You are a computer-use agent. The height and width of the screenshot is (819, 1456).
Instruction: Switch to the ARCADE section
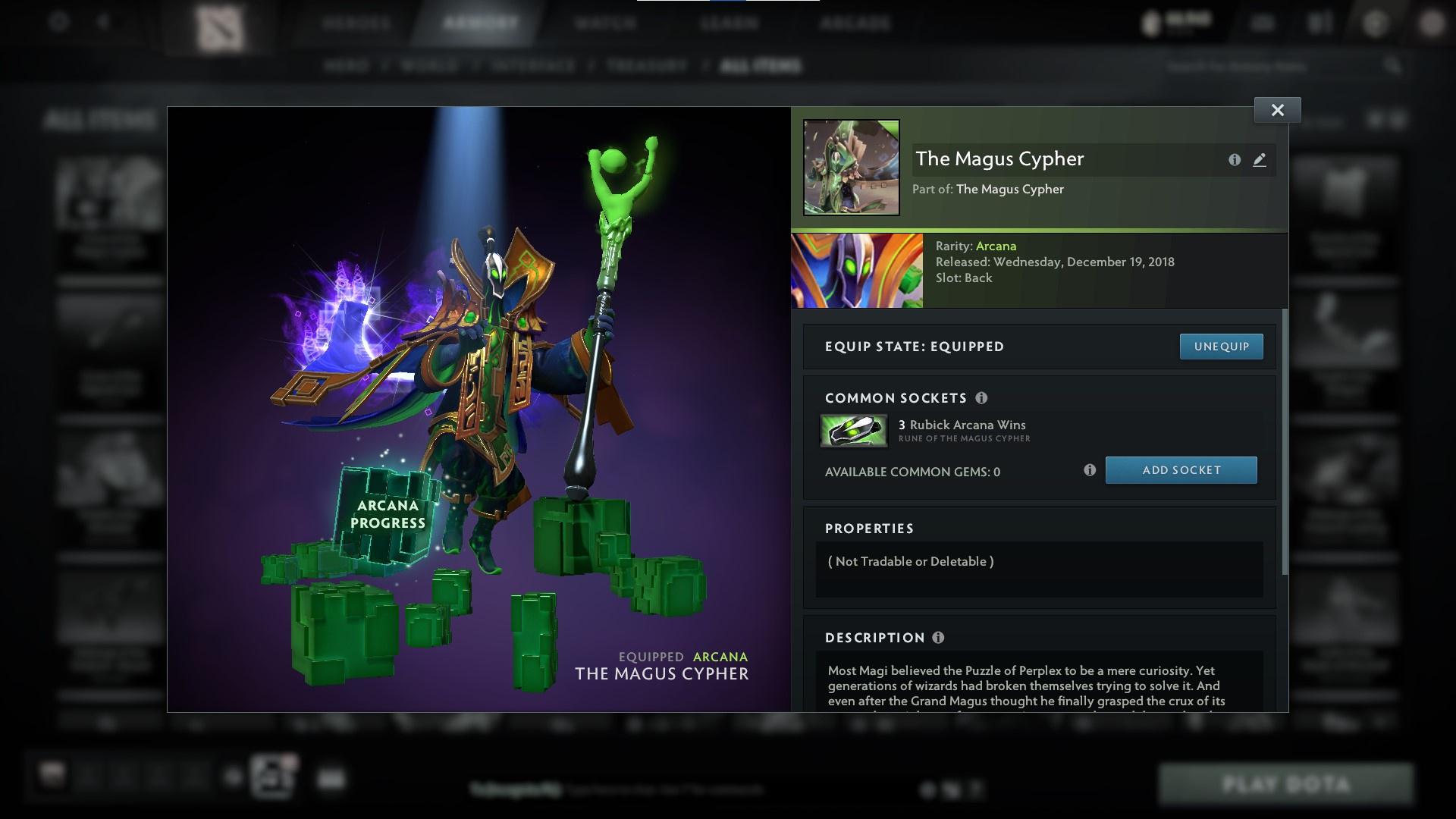click(x=855, y=23)
